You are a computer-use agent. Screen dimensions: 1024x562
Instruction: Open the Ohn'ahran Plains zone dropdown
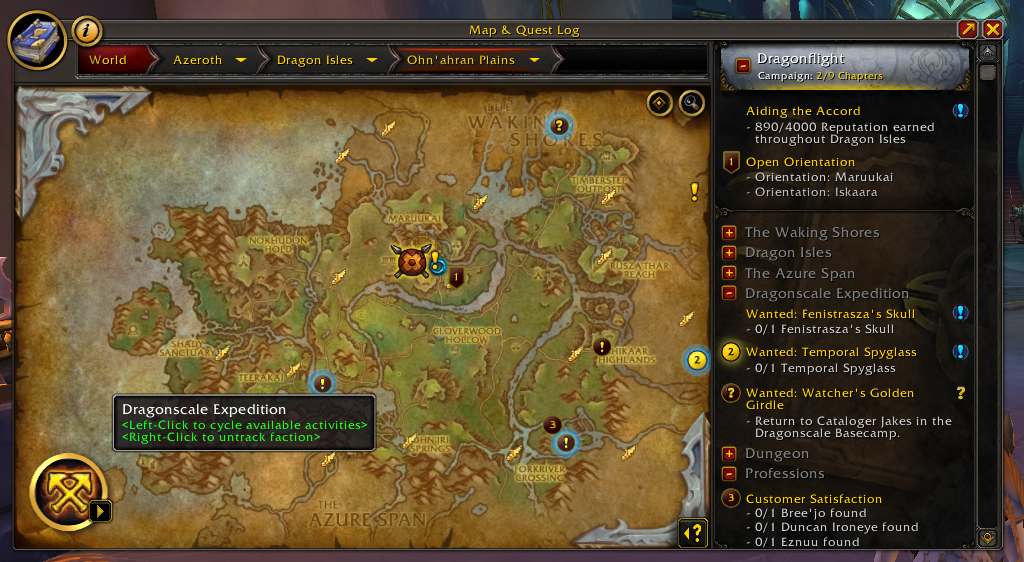point(534,60)
